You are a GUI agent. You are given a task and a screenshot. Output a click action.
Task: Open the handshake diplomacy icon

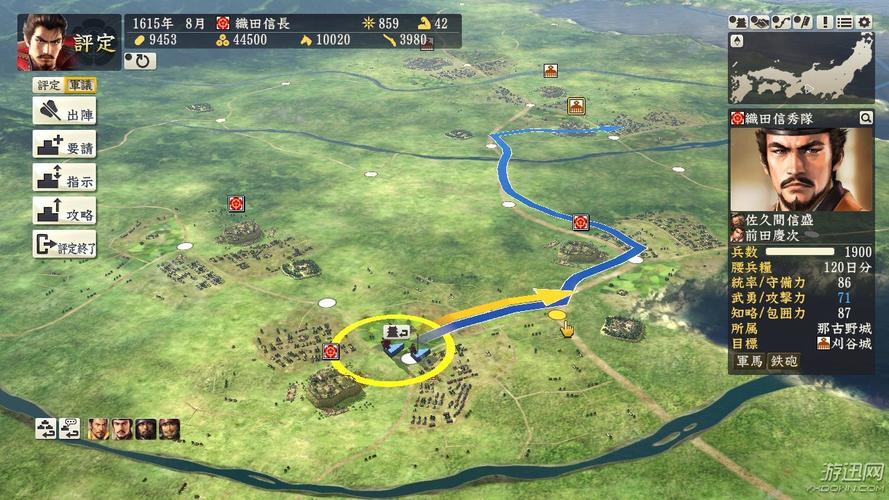[x=758, y=22]
